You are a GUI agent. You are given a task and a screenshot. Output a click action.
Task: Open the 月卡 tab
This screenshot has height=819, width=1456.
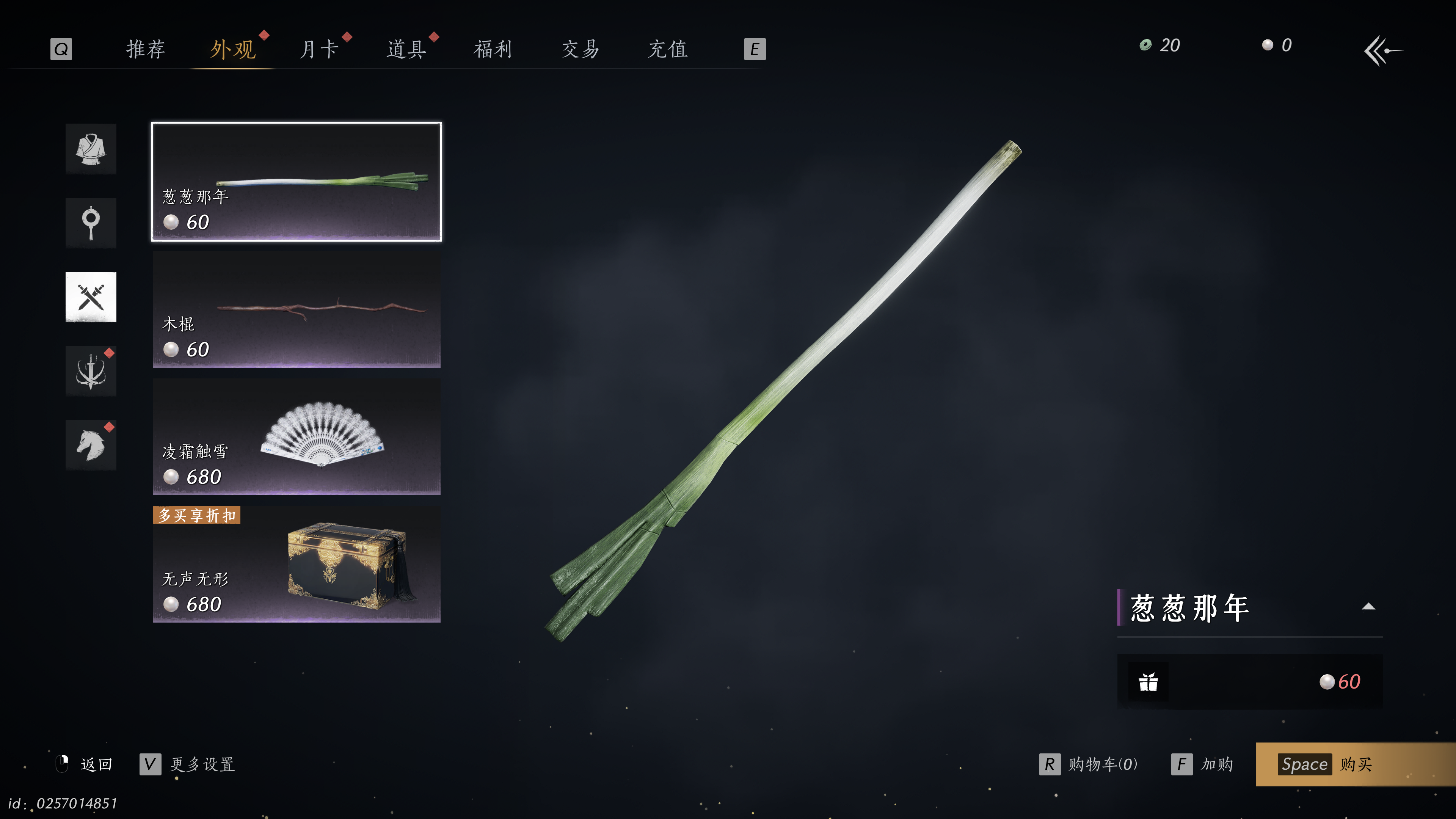(319, 49)
